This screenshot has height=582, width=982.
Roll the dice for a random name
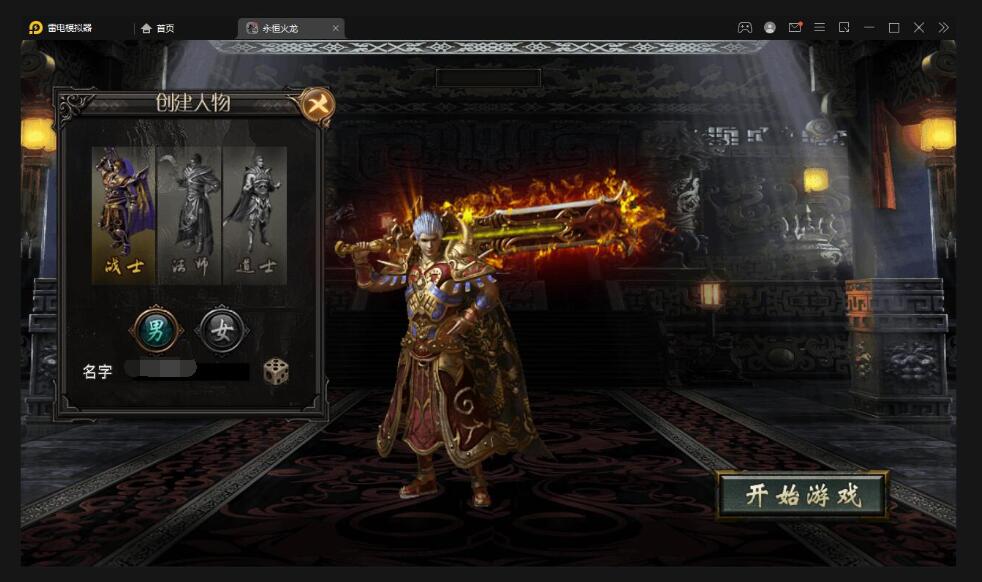point(276,372)
